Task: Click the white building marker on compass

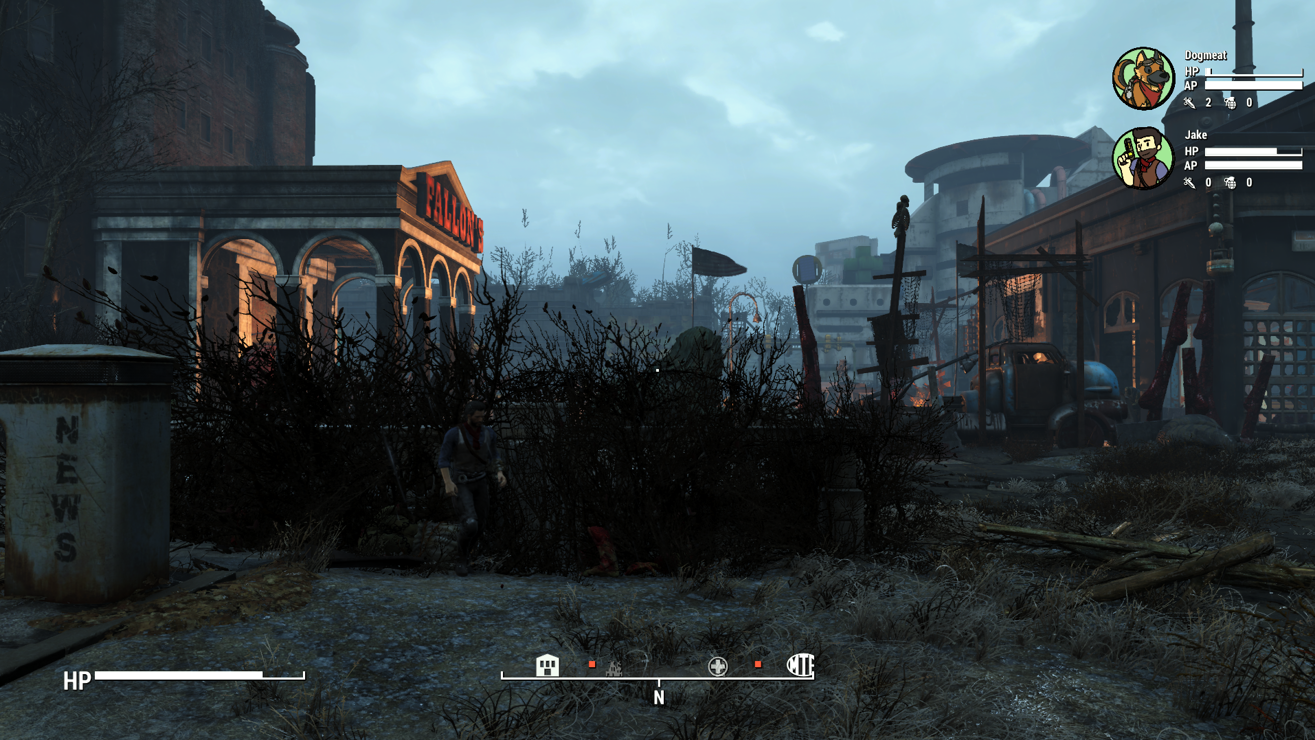Action: click(547, 665)
